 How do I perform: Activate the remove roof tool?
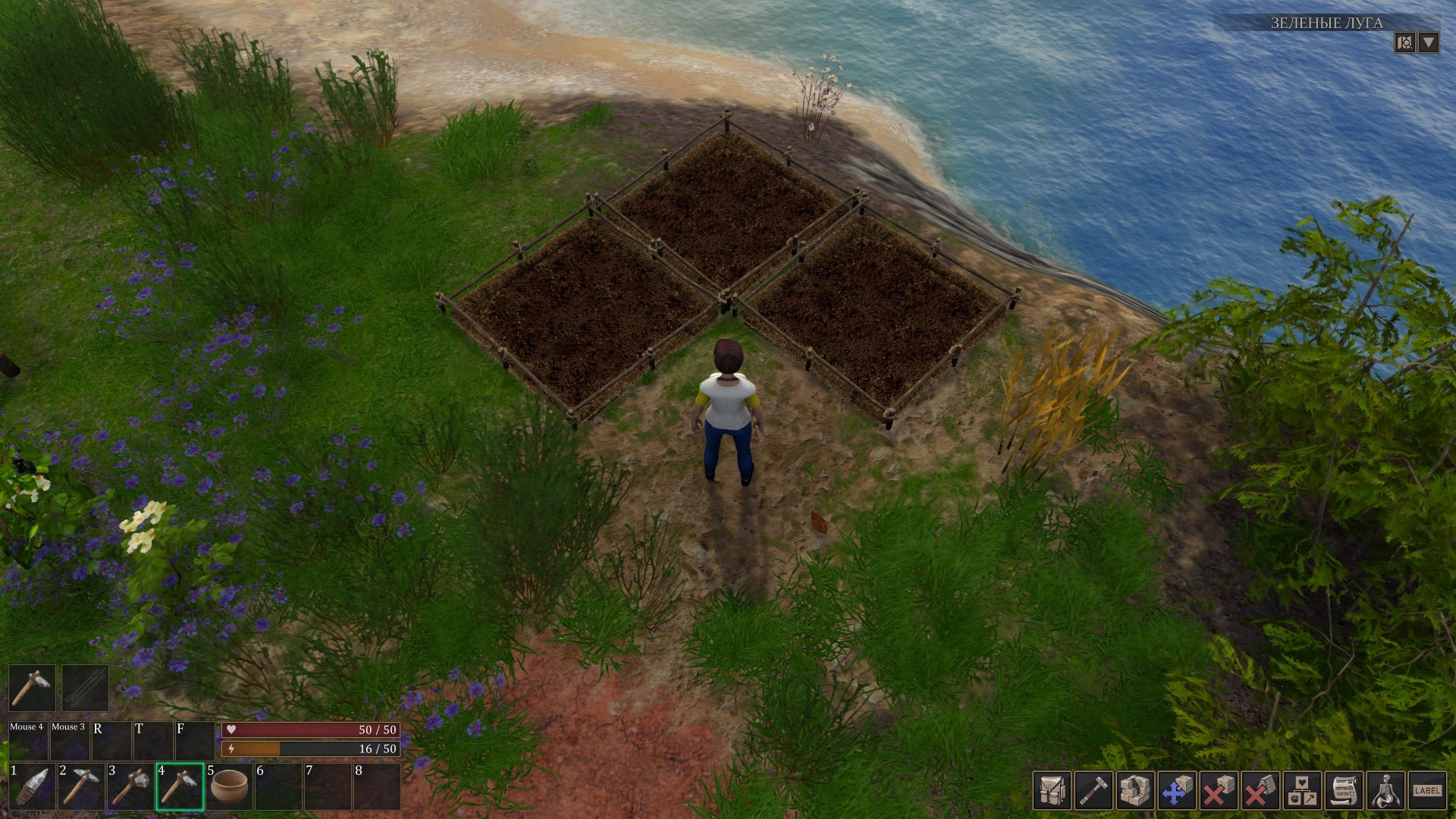click(x=1260, y=791)
